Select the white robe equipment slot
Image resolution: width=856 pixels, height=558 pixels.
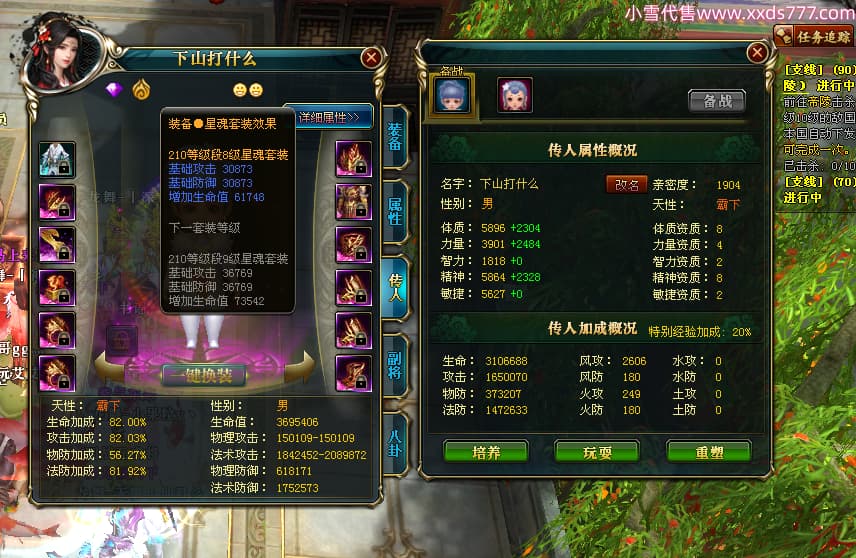pos(57,159)
